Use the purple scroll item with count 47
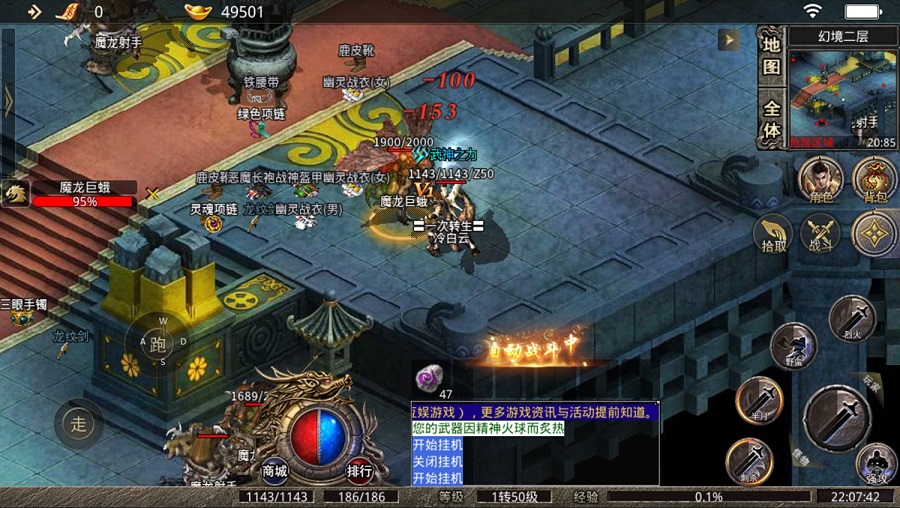This screenshot has height=508, width=900. [431, 377]
